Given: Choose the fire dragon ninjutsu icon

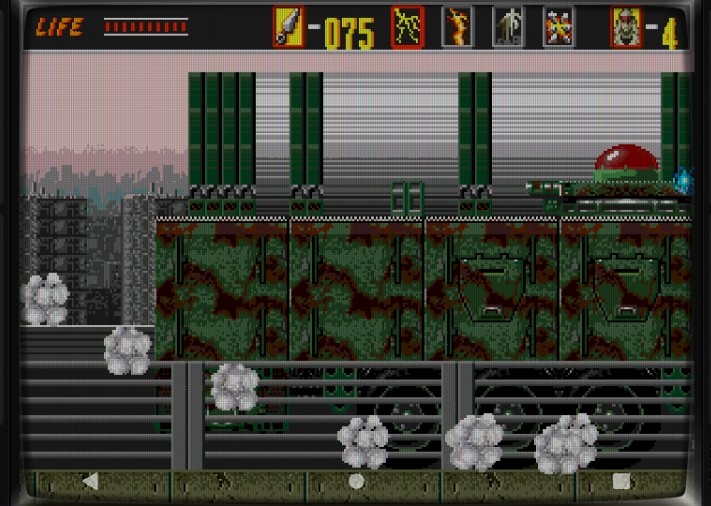Looking at the screenshot, I should click(458, 27).
